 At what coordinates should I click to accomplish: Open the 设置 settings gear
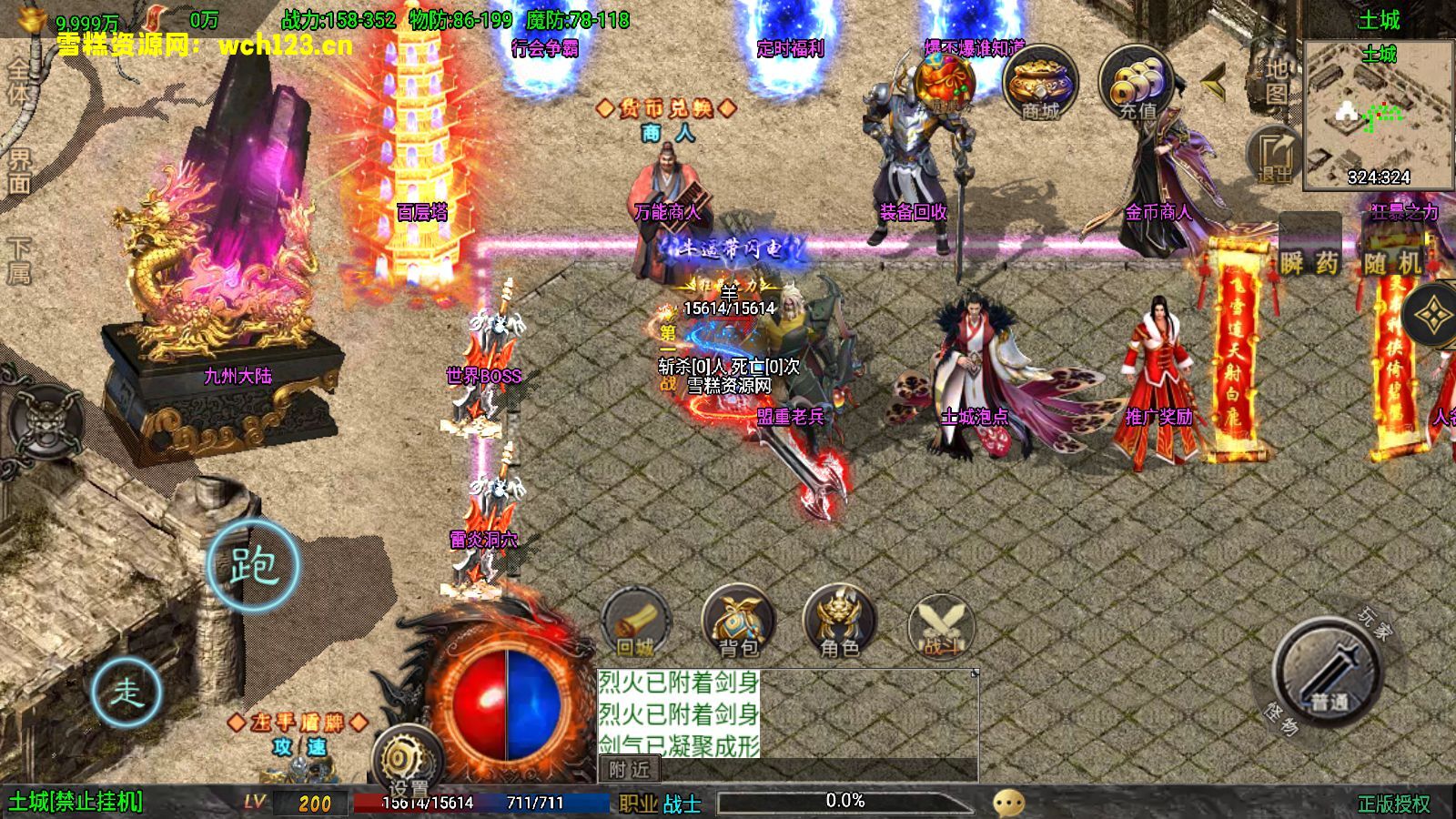pyautogui.click(x=406, y=762)
